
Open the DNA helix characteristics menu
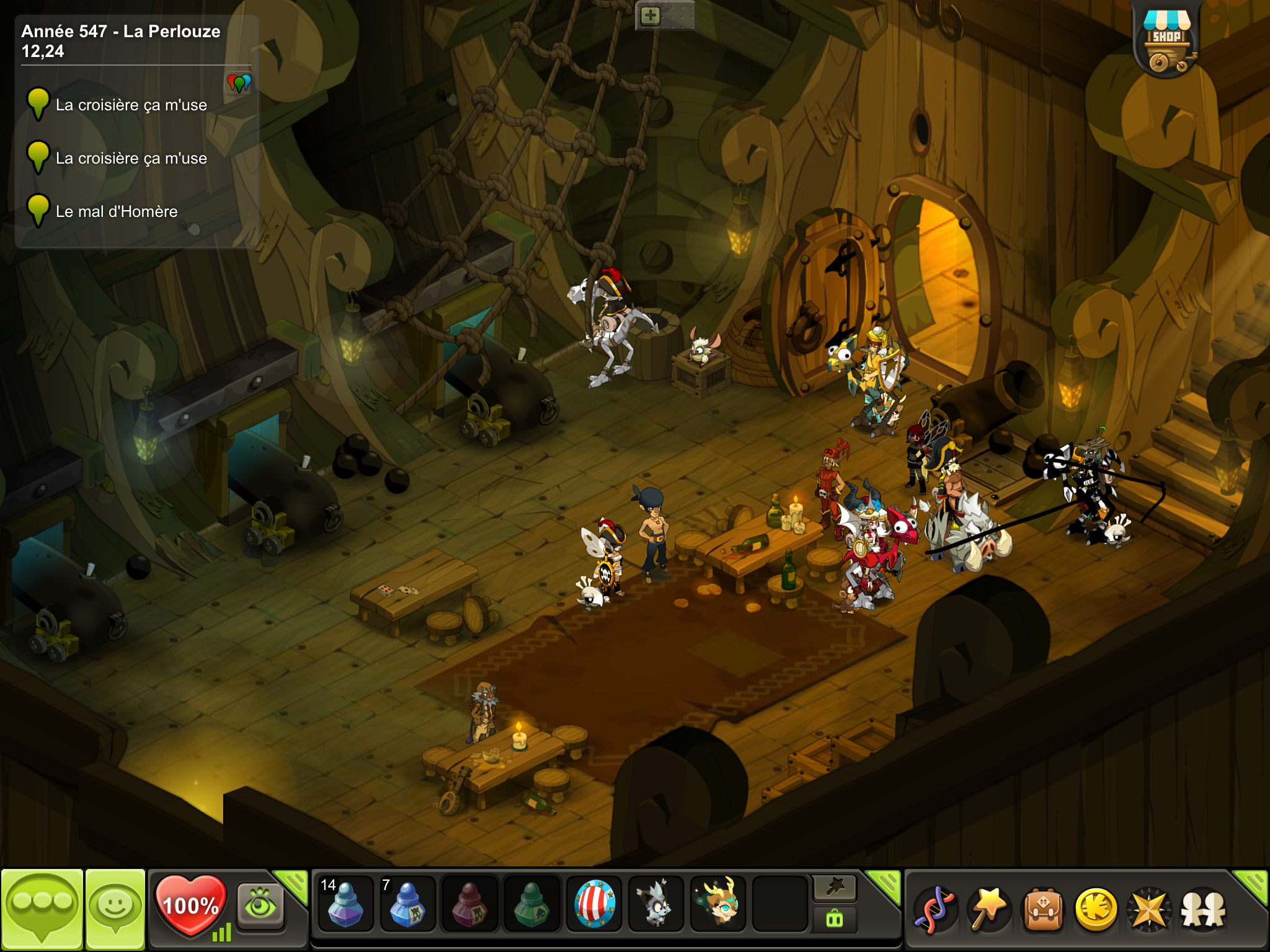tap(935, 910)
